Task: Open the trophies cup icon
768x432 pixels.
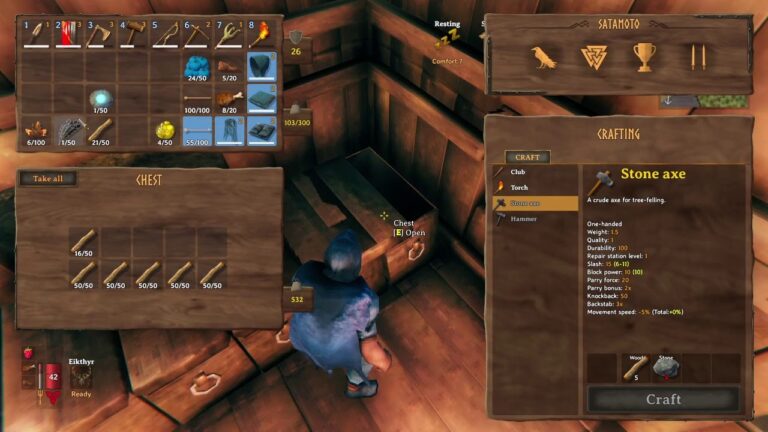Action: [645, 58]
